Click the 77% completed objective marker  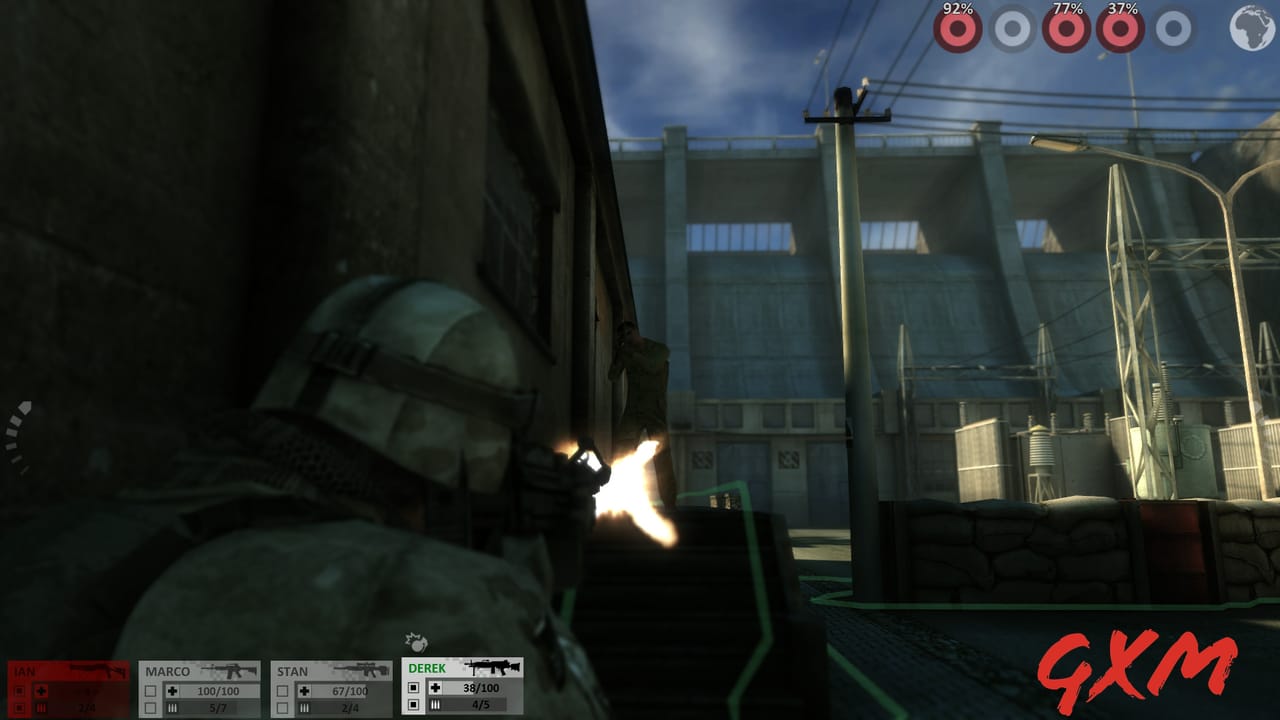pos(1065,27)
